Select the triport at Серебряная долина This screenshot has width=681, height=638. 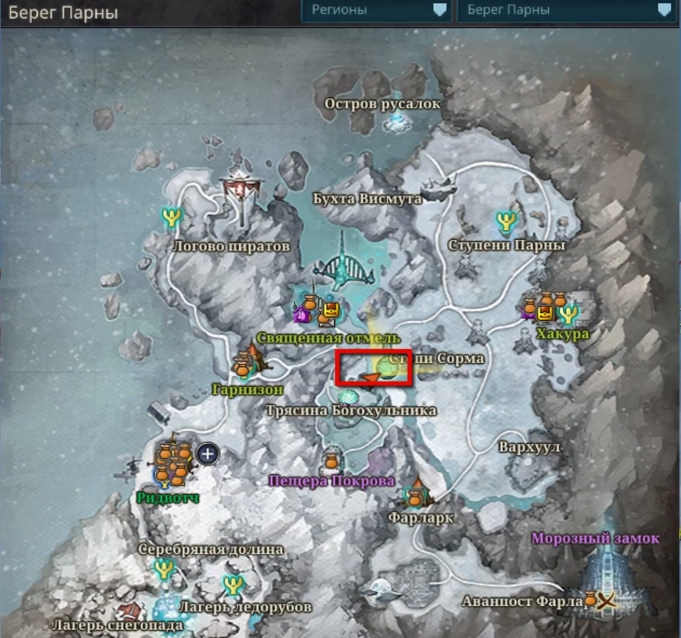coord(165,571)
